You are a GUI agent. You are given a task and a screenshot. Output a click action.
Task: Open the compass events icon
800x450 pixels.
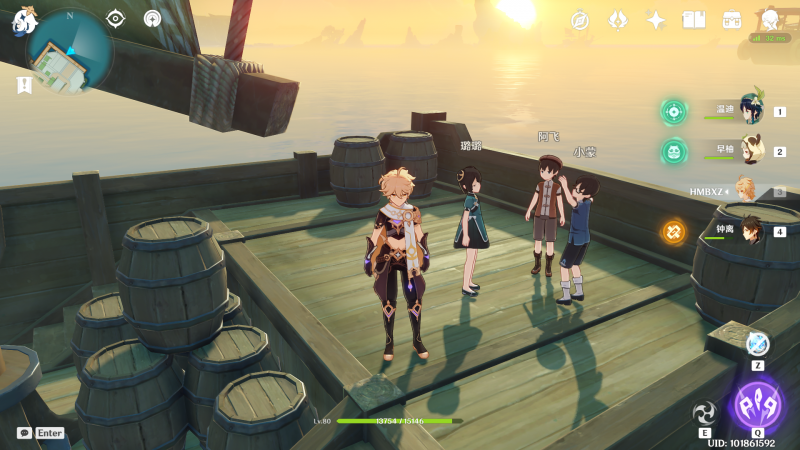(x=580, y=20)
